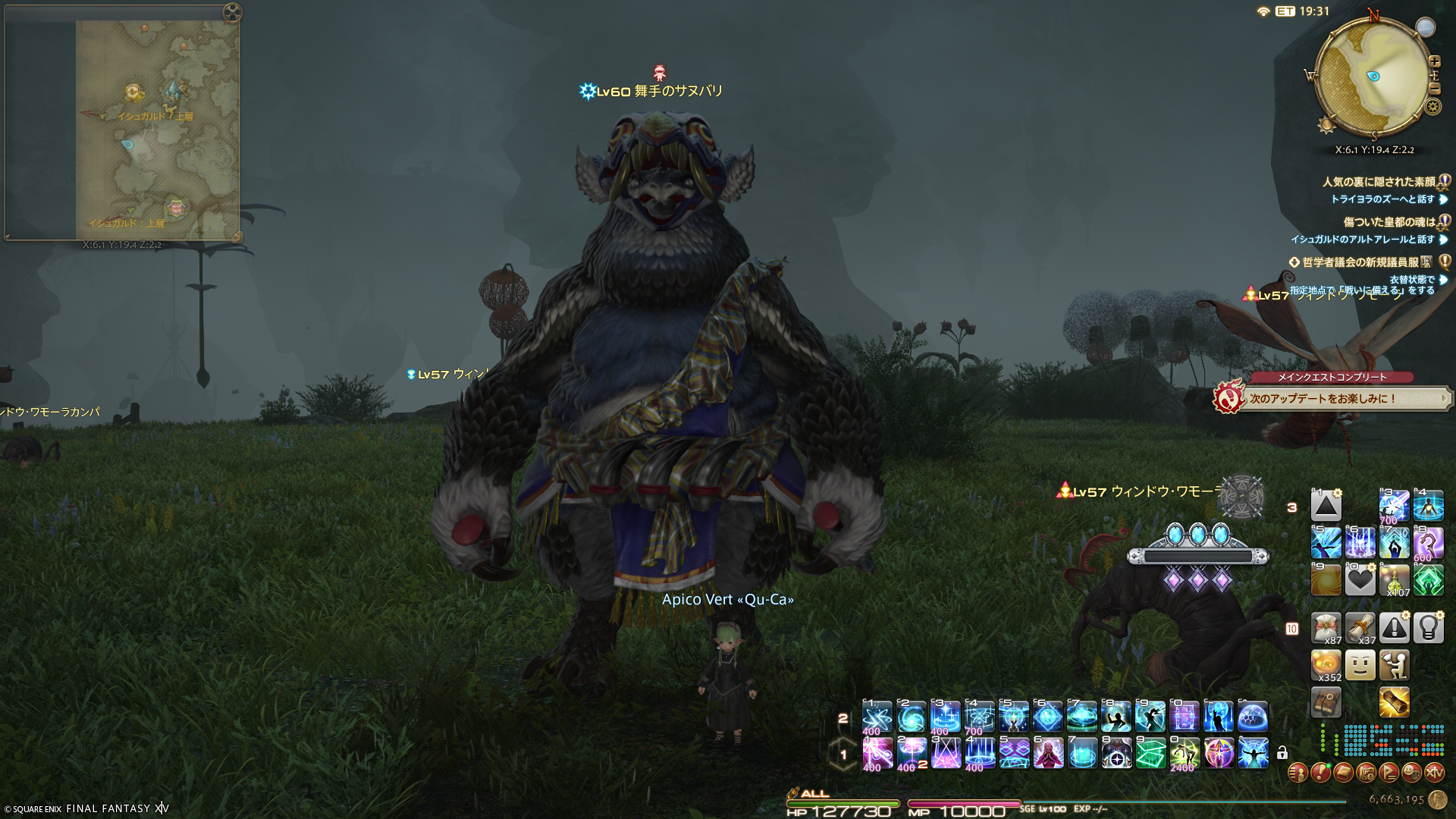The image size is (1456, 819).
Task: Use the smiling face emote icon
Action: (1360, 666)
